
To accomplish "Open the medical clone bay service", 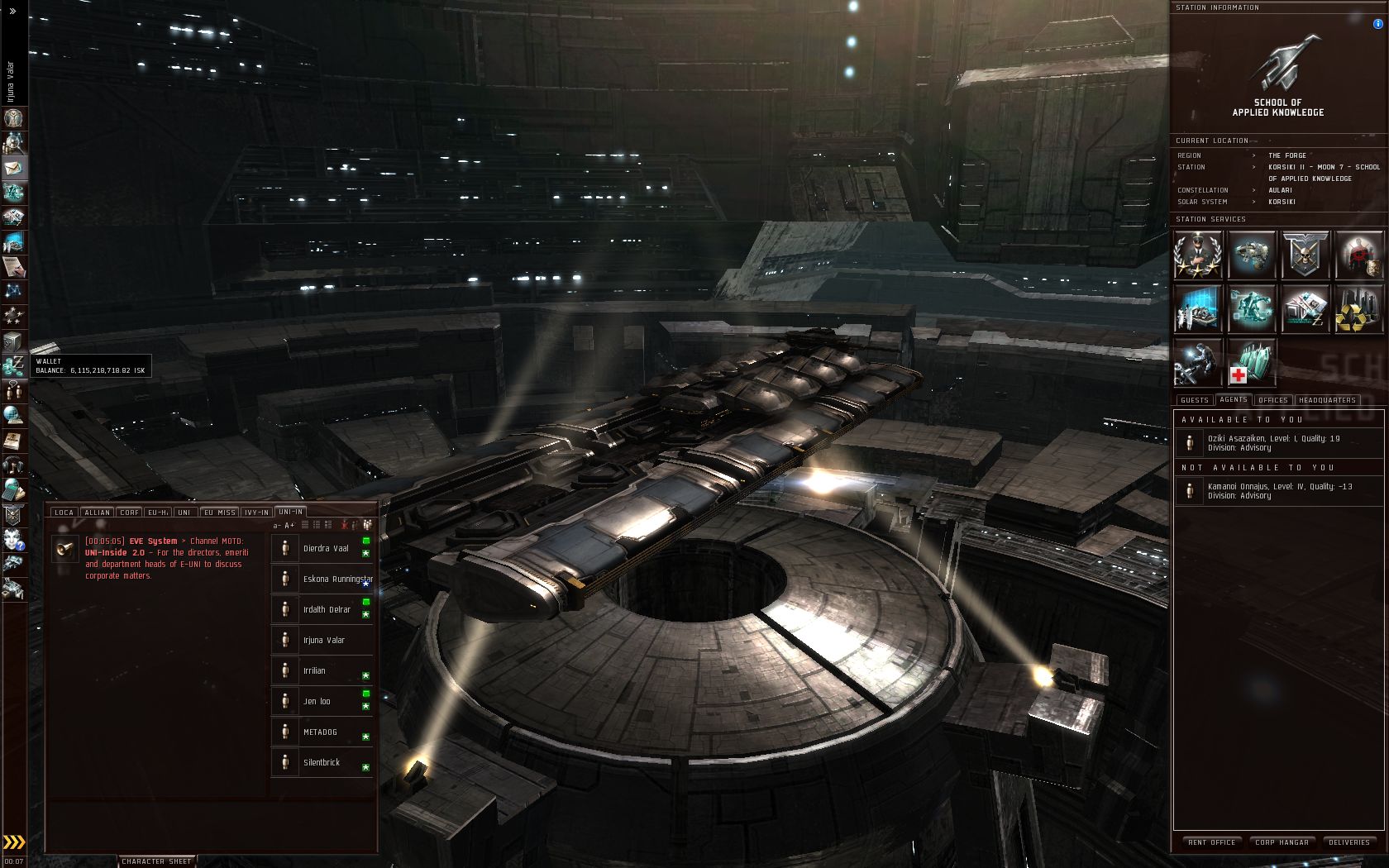I will (x=1251, y=363).
